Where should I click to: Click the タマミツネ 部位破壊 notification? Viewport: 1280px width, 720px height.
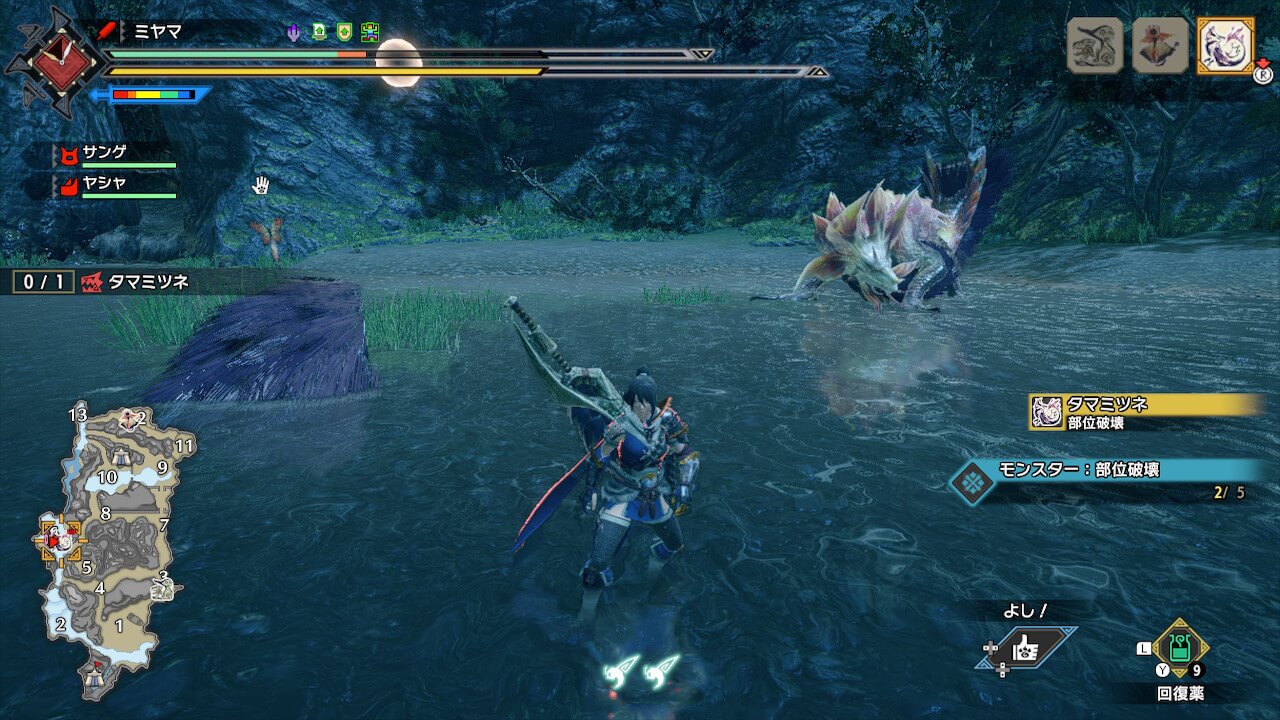[1145, 411]
